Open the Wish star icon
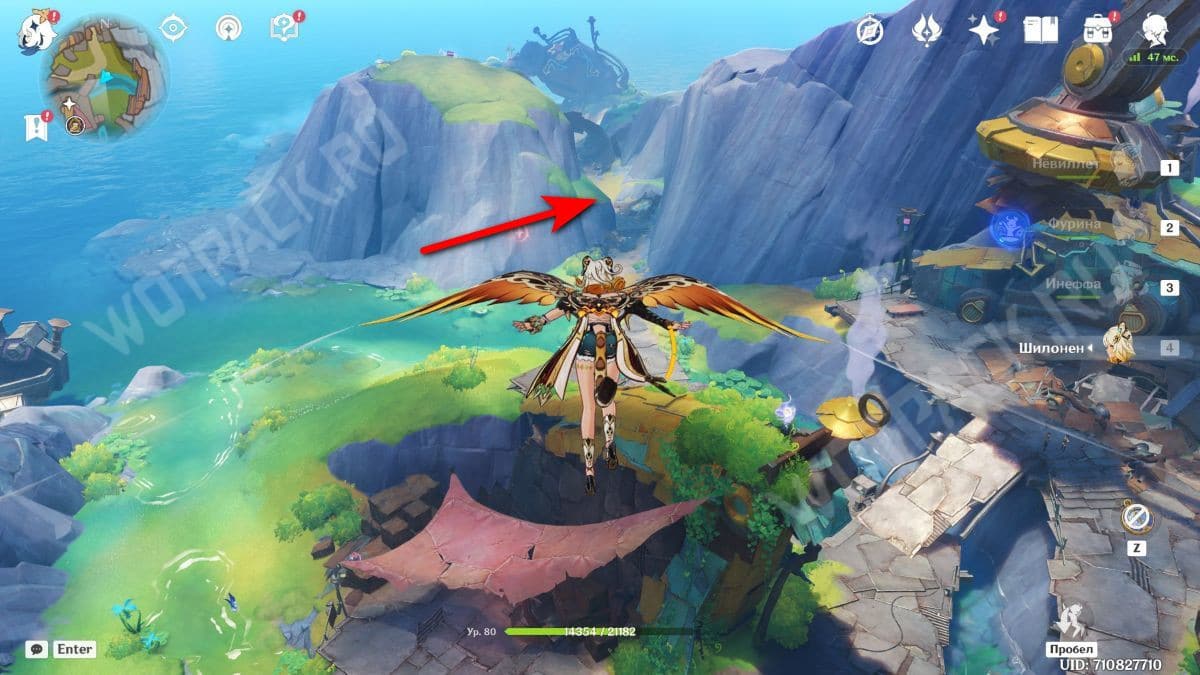The width and height of the screenshot is (1200, 675). click(x=984, y=30)
